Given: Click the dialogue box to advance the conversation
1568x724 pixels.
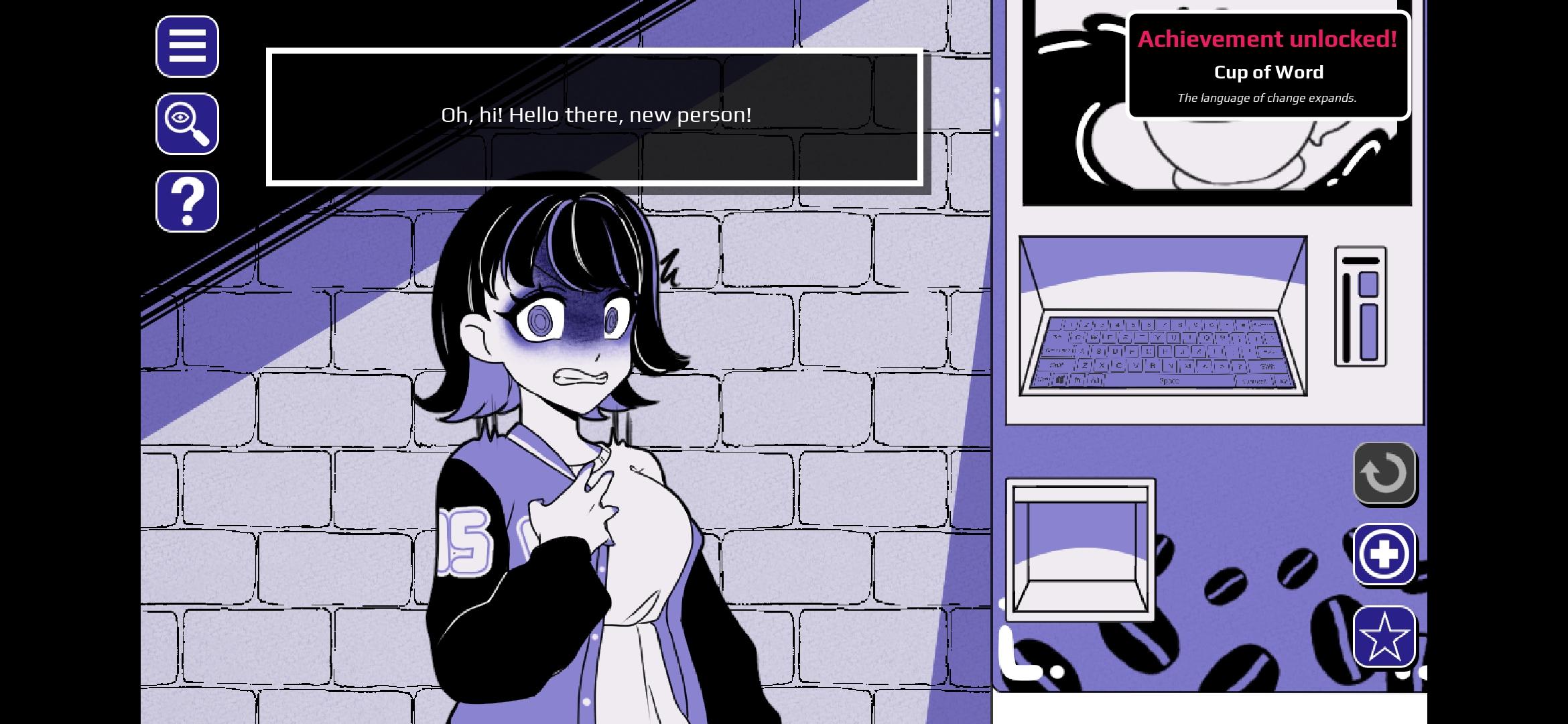Looking at the screenshot, I should click(595, 115).
